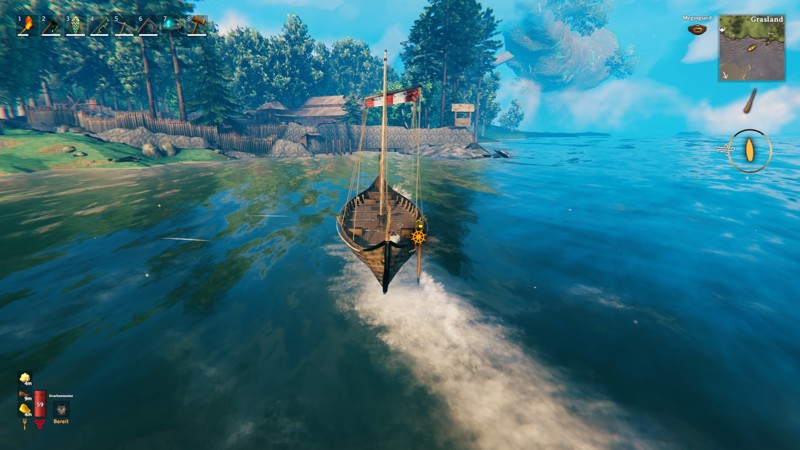Click the rudder paddle indicator icon
The width and height of the screenshot is (800, 450).
[749, 101]
